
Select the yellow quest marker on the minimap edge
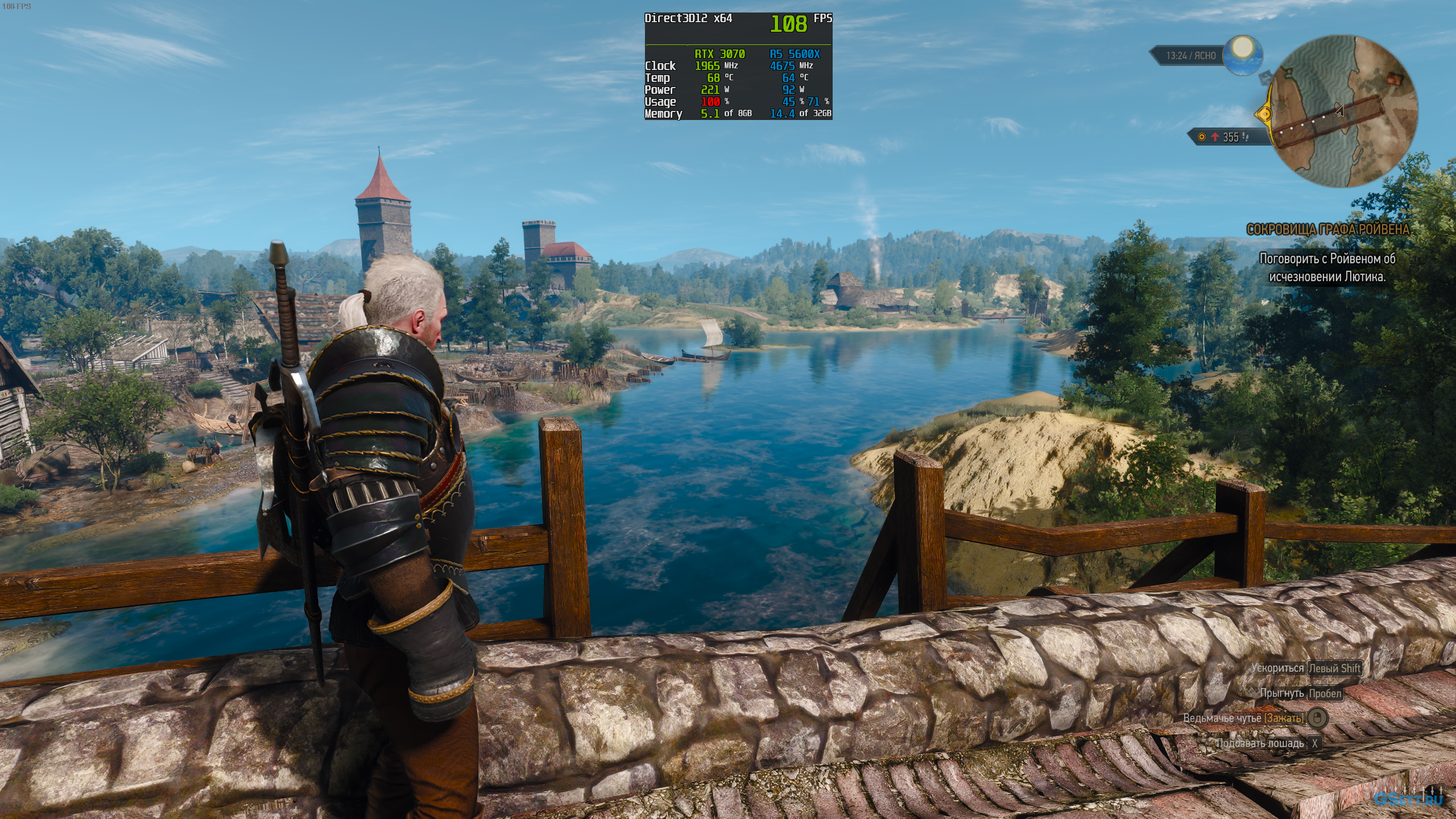(1264, 114)
